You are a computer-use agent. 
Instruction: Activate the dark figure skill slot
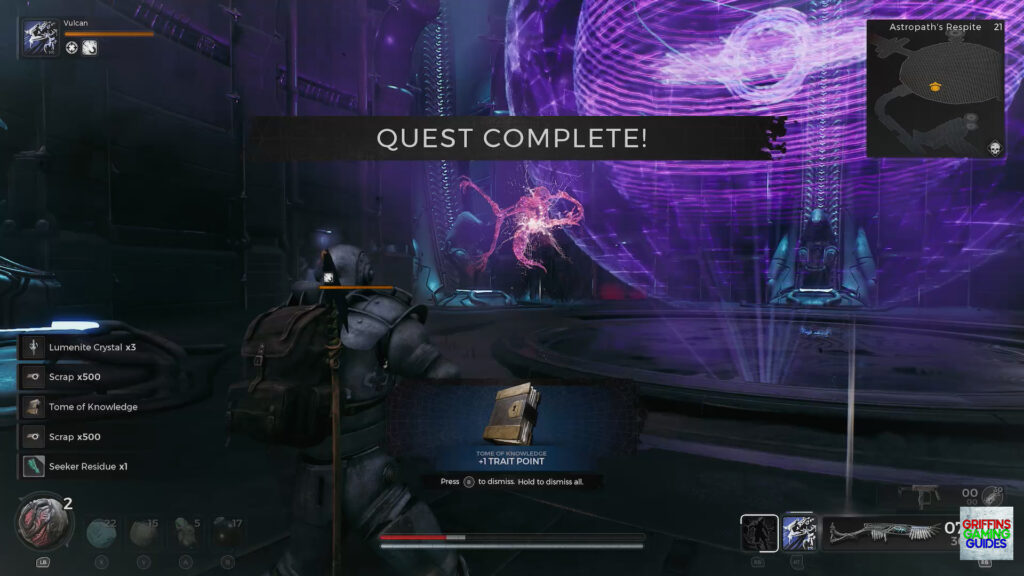[x=759, y=532]
